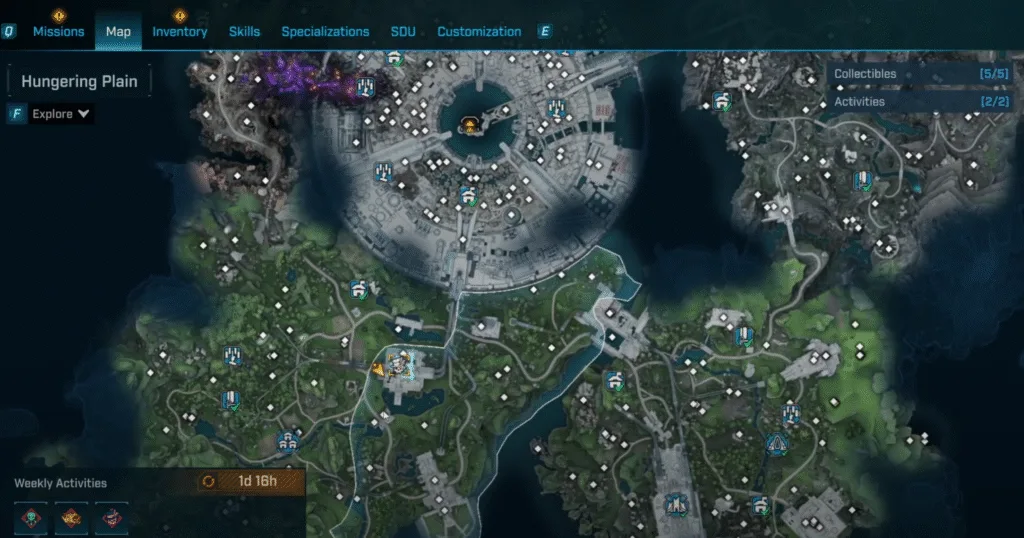Expand the Explore dropdown
The image size is (1024, 538).
(61, 114)
